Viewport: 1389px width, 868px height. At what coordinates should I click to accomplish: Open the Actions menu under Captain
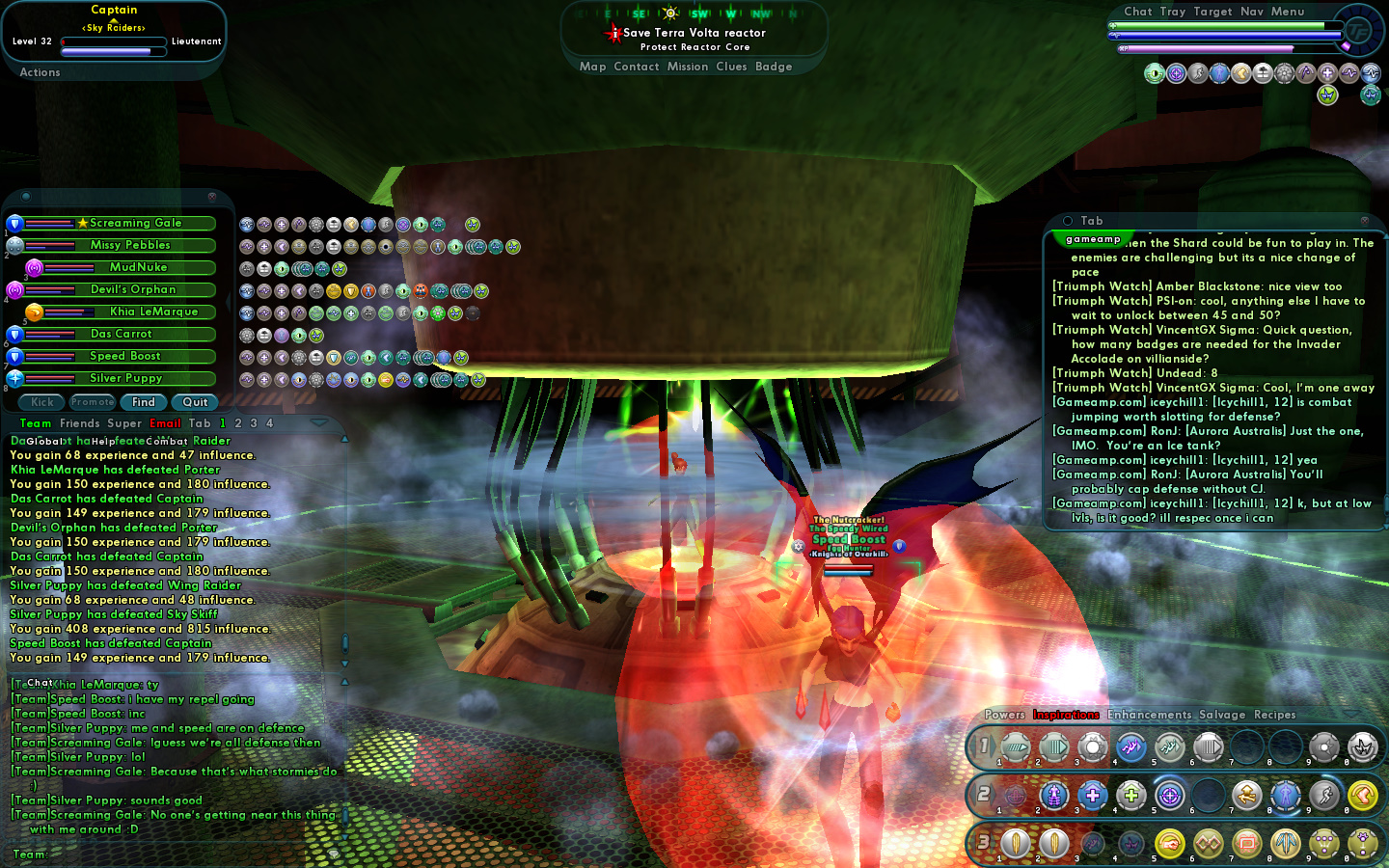[x=40, y=72]
